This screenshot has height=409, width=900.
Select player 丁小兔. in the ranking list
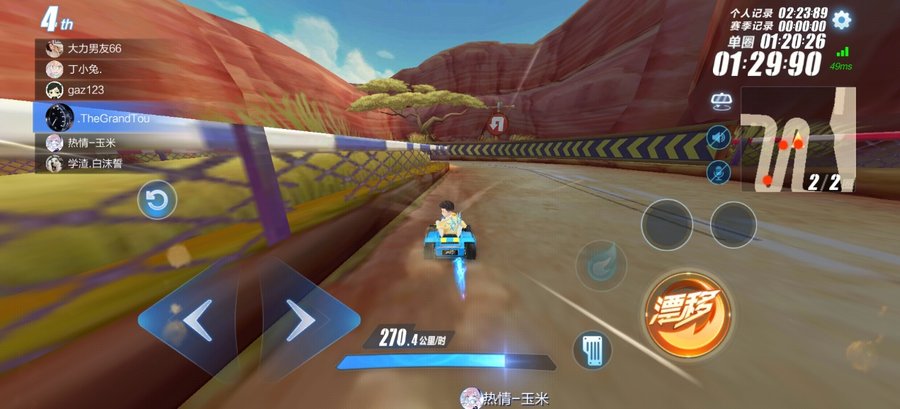click(96, 69)
